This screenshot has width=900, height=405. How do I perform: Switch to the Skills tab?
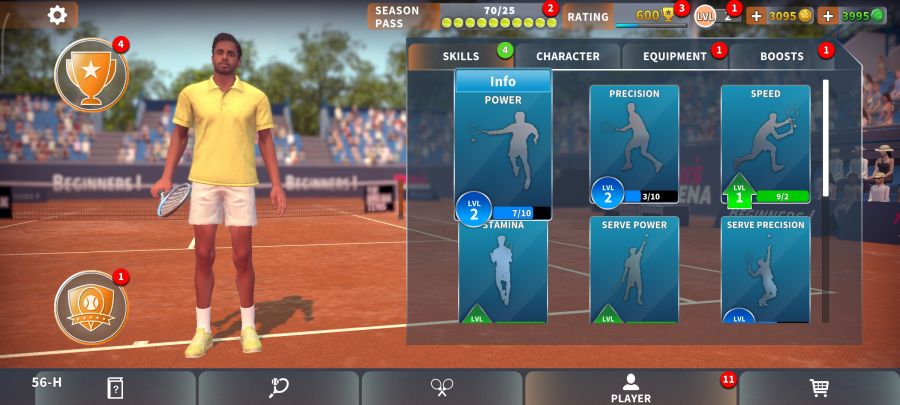pos(461,56)
